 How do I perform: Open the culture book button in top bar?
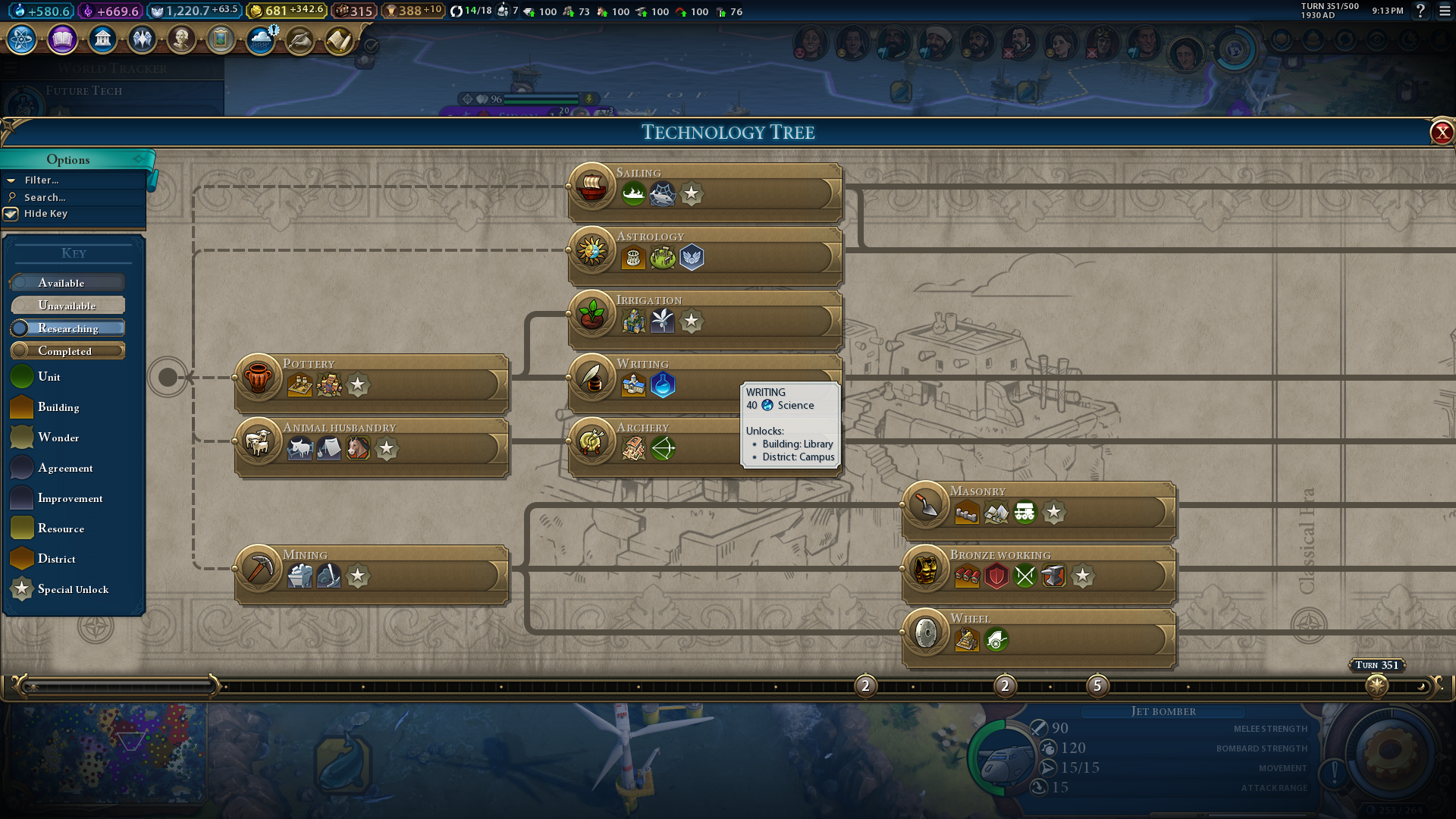click(62, 39)
